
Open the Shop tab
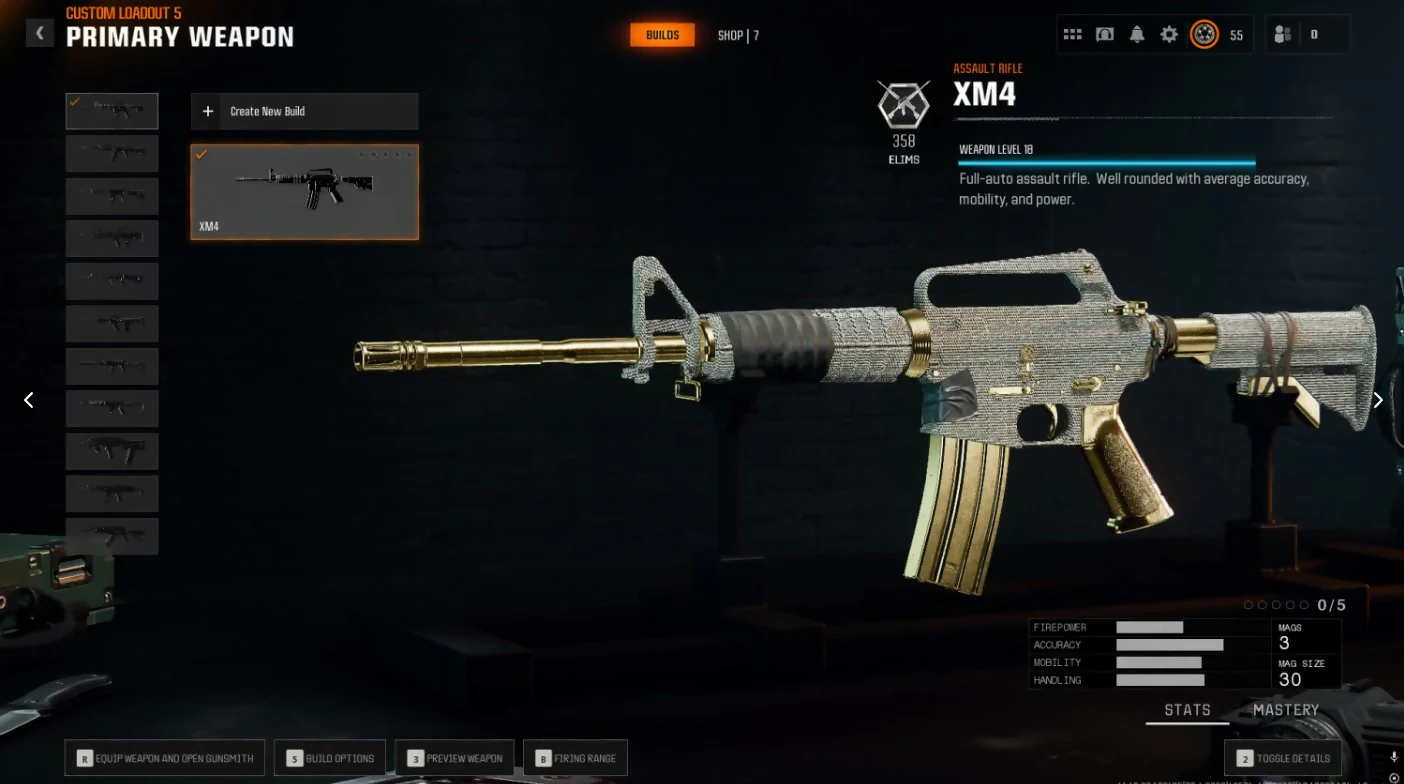pyautogui.click(x=737, y=36)
